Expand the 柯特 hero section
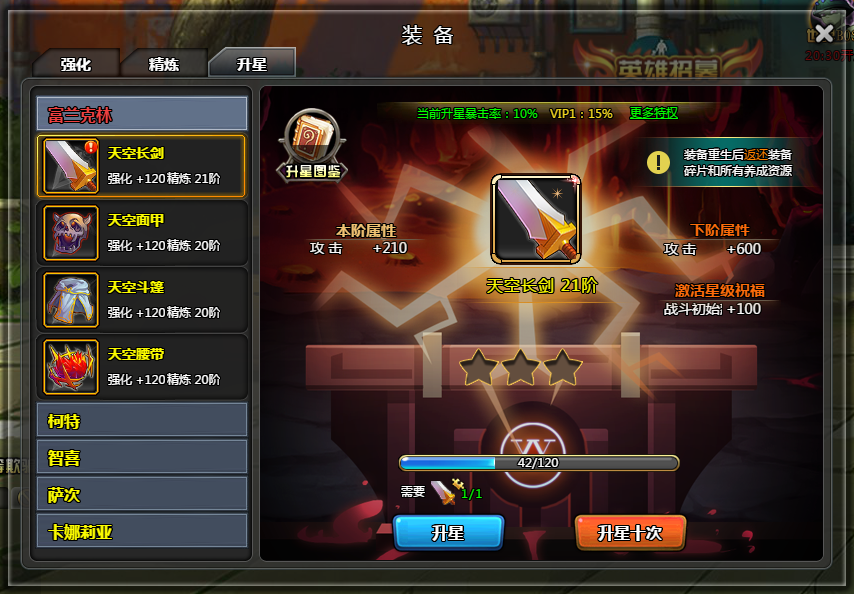Image resolution: width=854 pixels, height=594 pixels. (141, 420)
